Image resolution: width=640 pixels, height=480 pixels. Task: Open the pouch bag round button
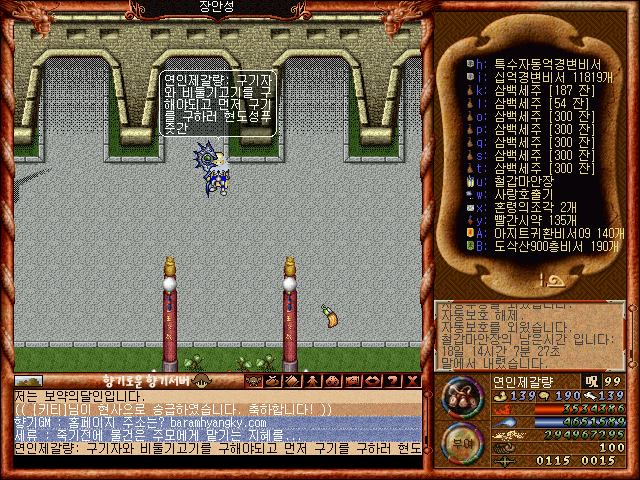point(461,396)
